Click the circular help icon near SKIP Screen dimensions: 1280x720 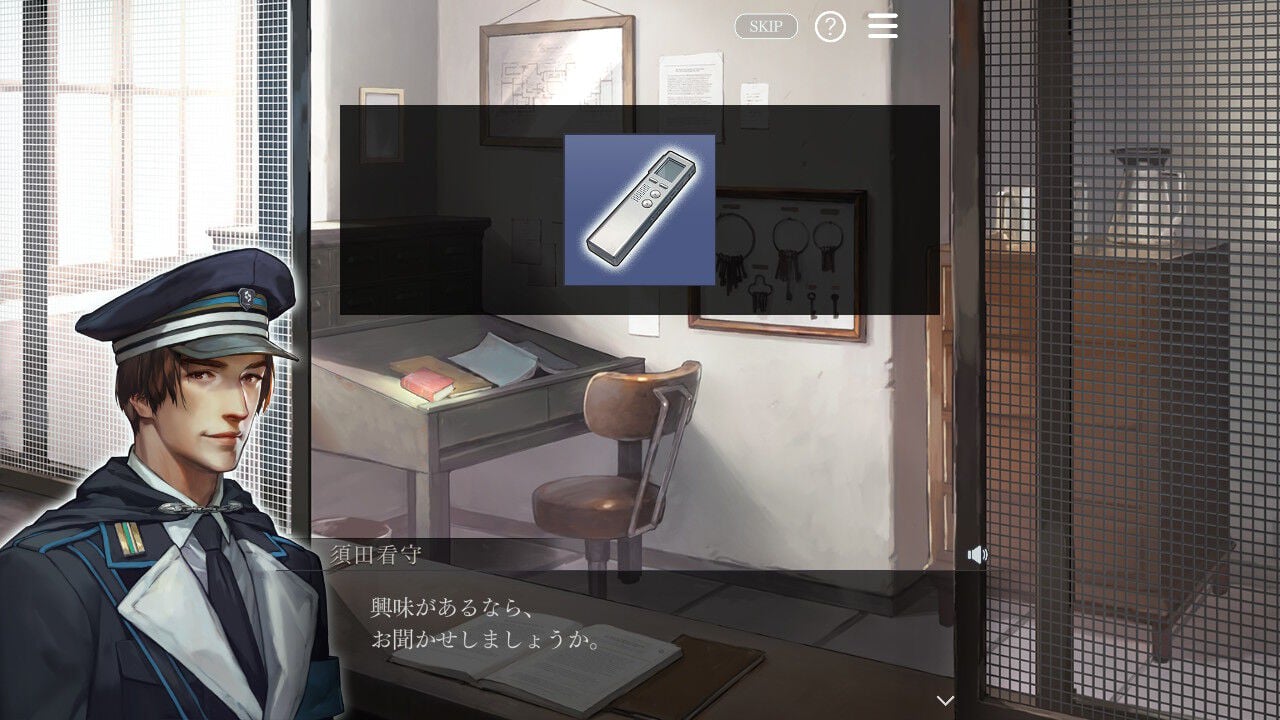click(831, 26)
